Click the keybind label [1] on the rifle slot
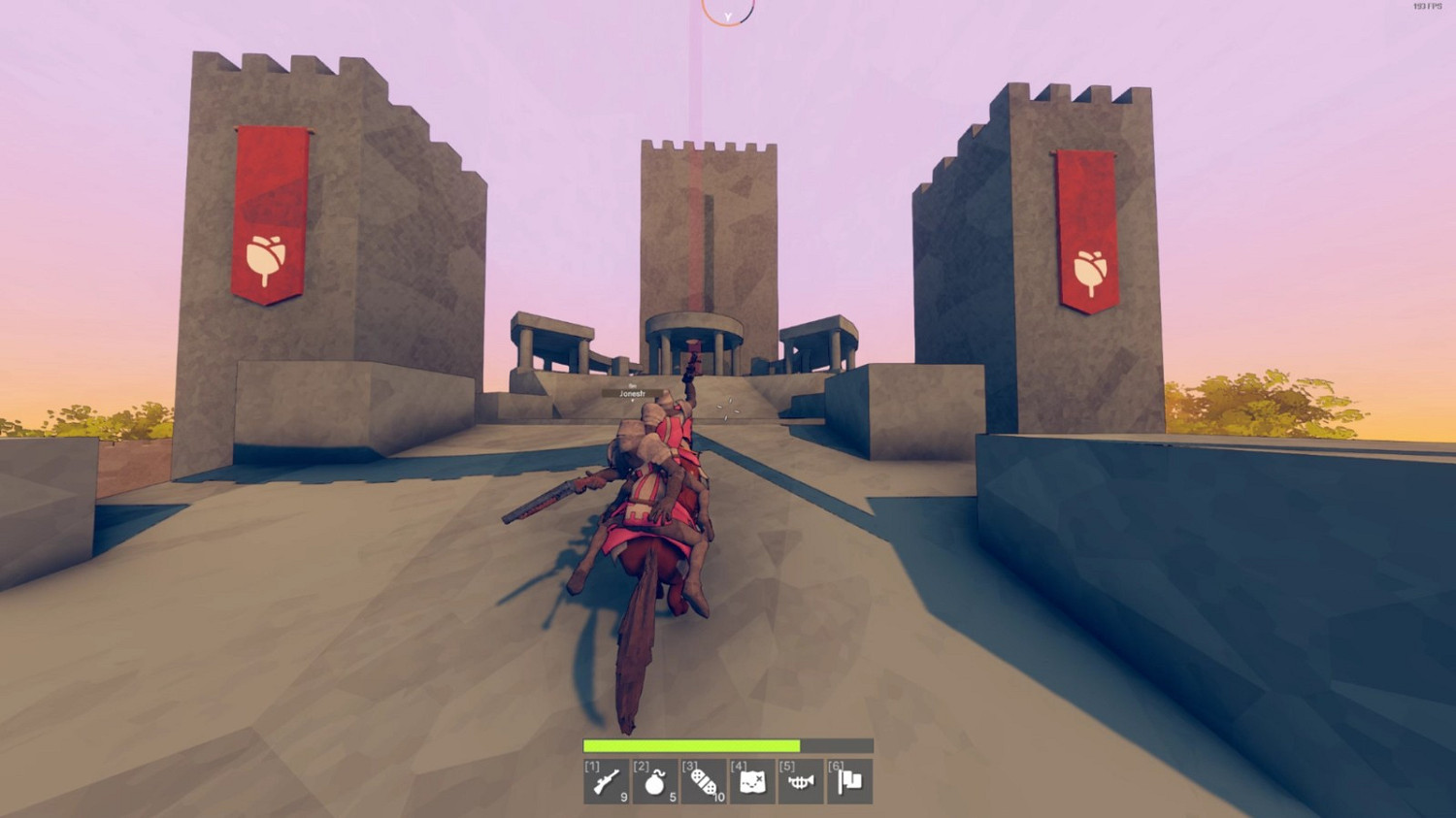 591,766
